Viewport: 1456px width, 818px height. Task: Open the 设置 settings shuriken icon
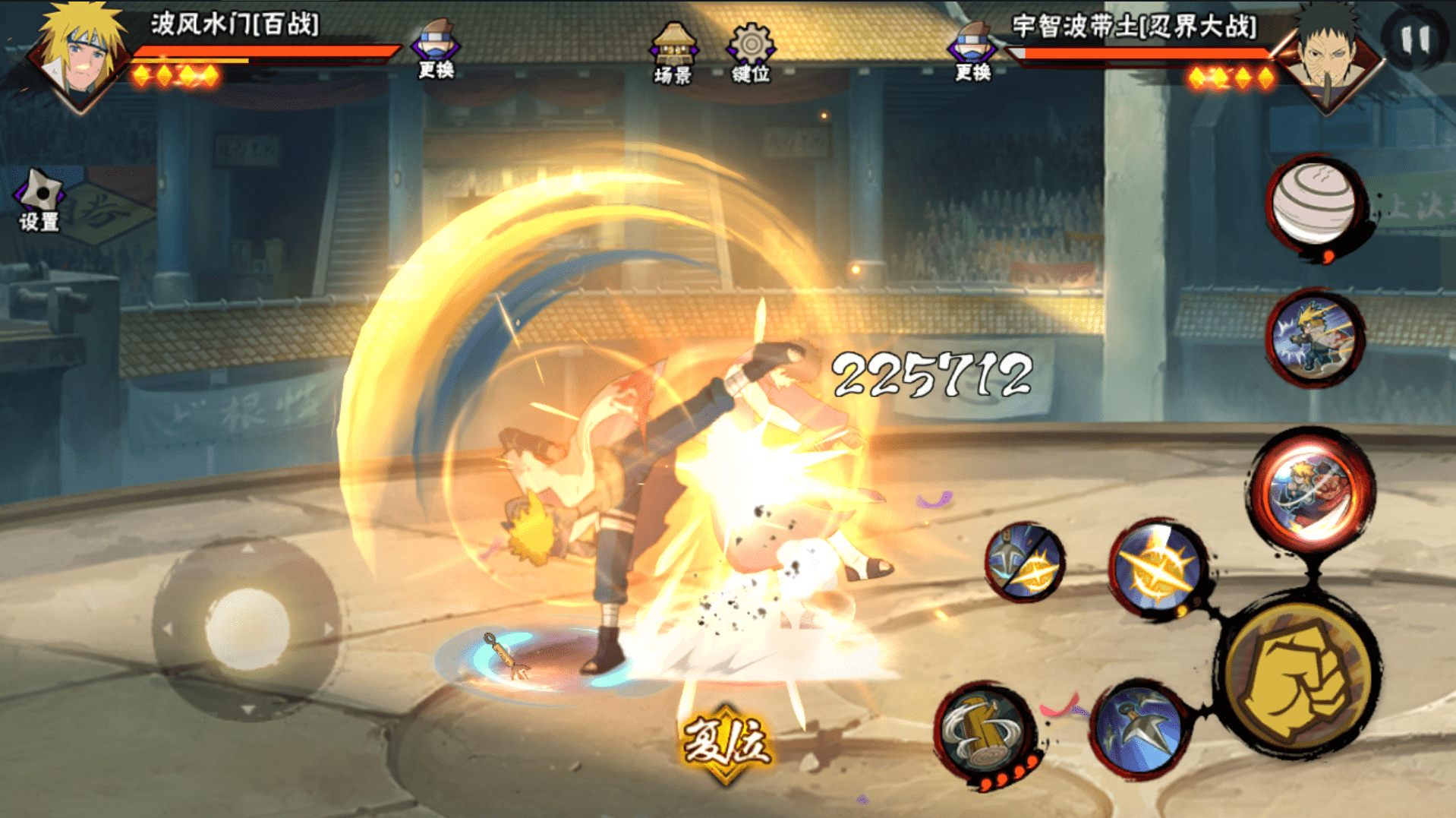pyautogui.click(x=39, y=200)
